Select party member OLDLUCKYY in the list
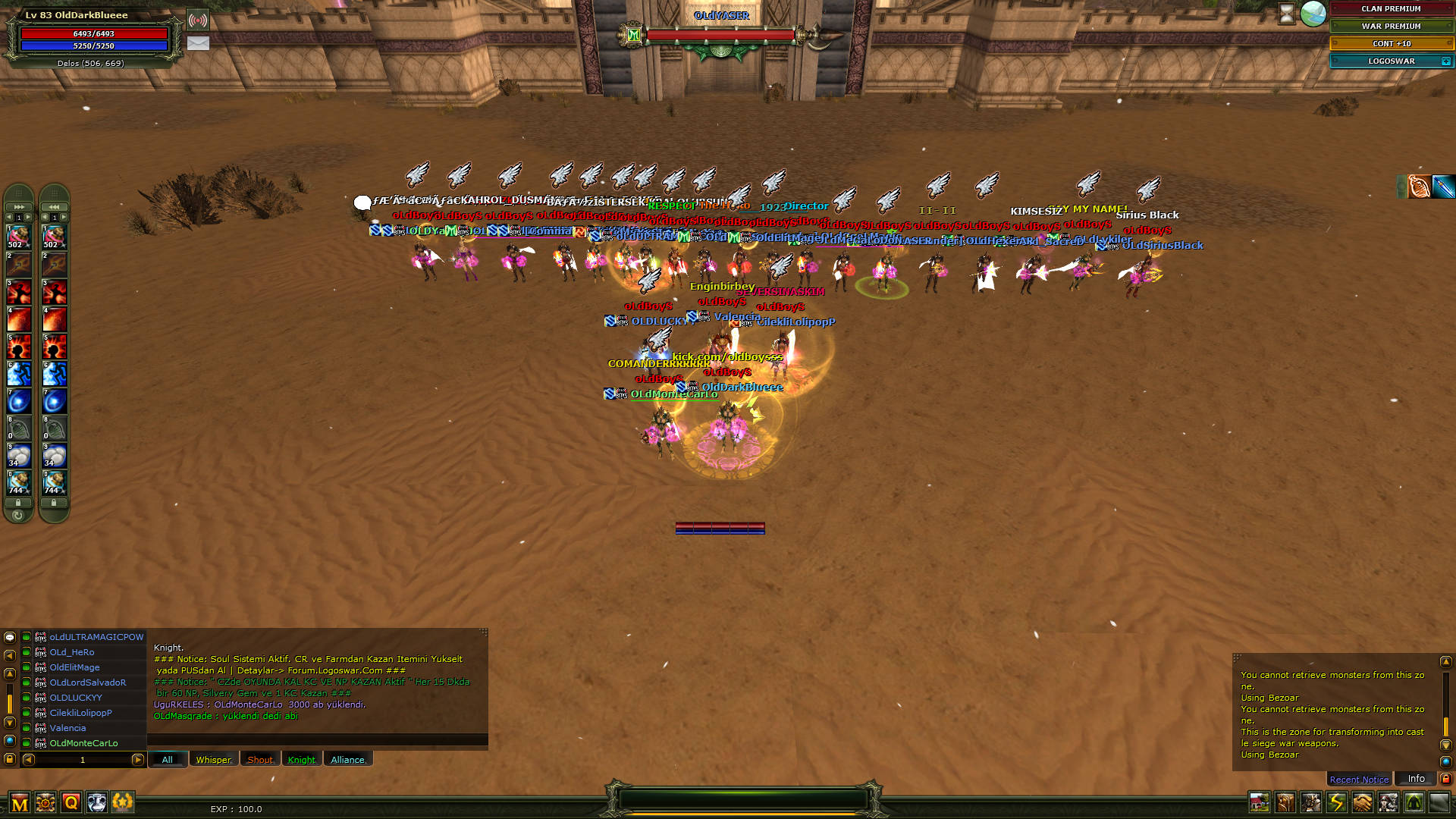 [76, 698]
